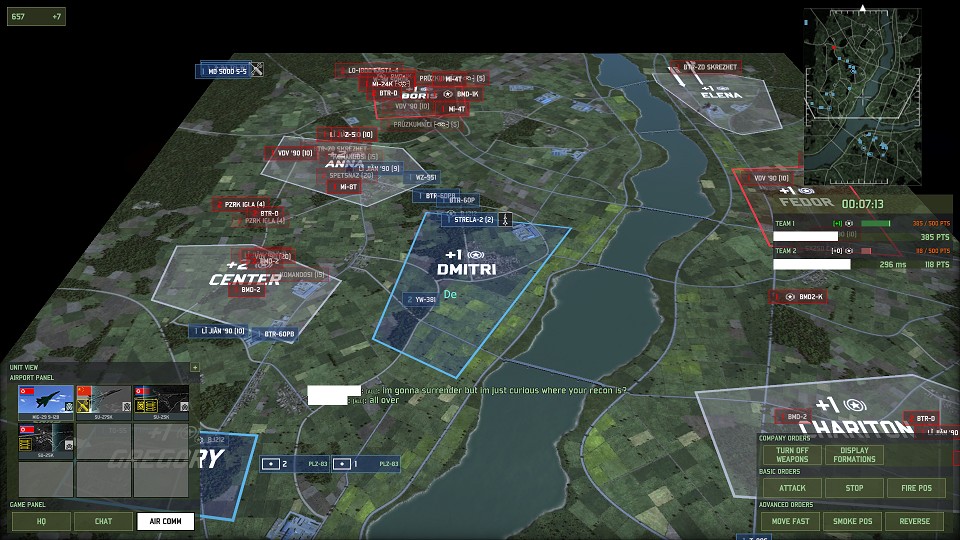
Task: Expand the unit view with the plus button
Action: point(194,367)
